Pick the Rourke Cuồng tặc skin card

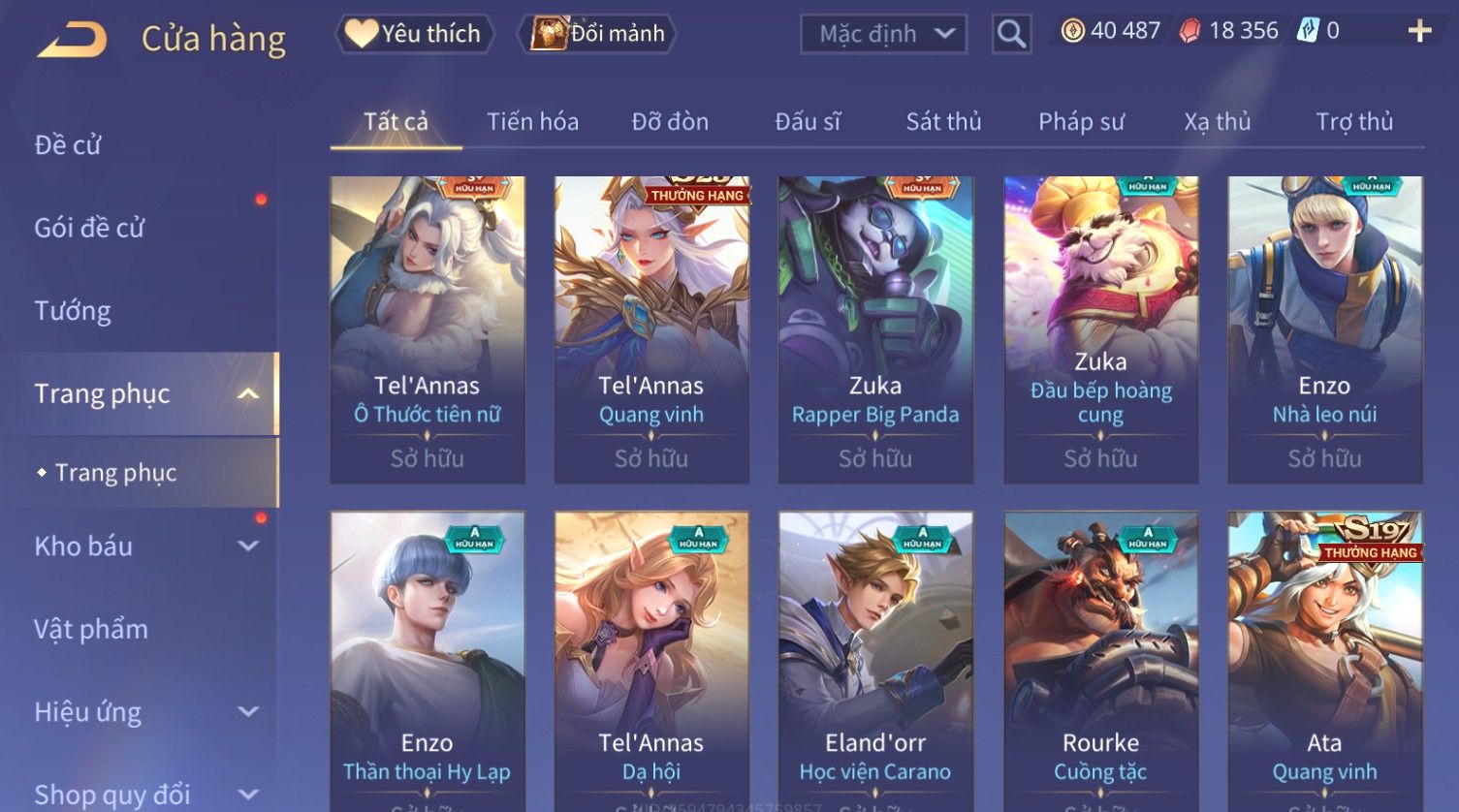point(1100,659)
